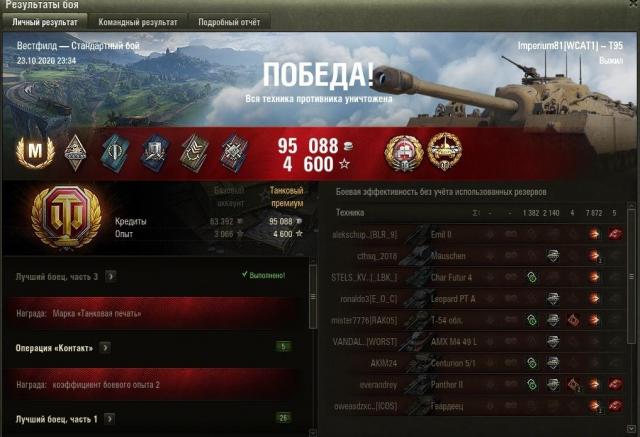The image size is (640, 437).
Task: Click the tank premium Танковый премиум column
Action: tap(285, 194)
